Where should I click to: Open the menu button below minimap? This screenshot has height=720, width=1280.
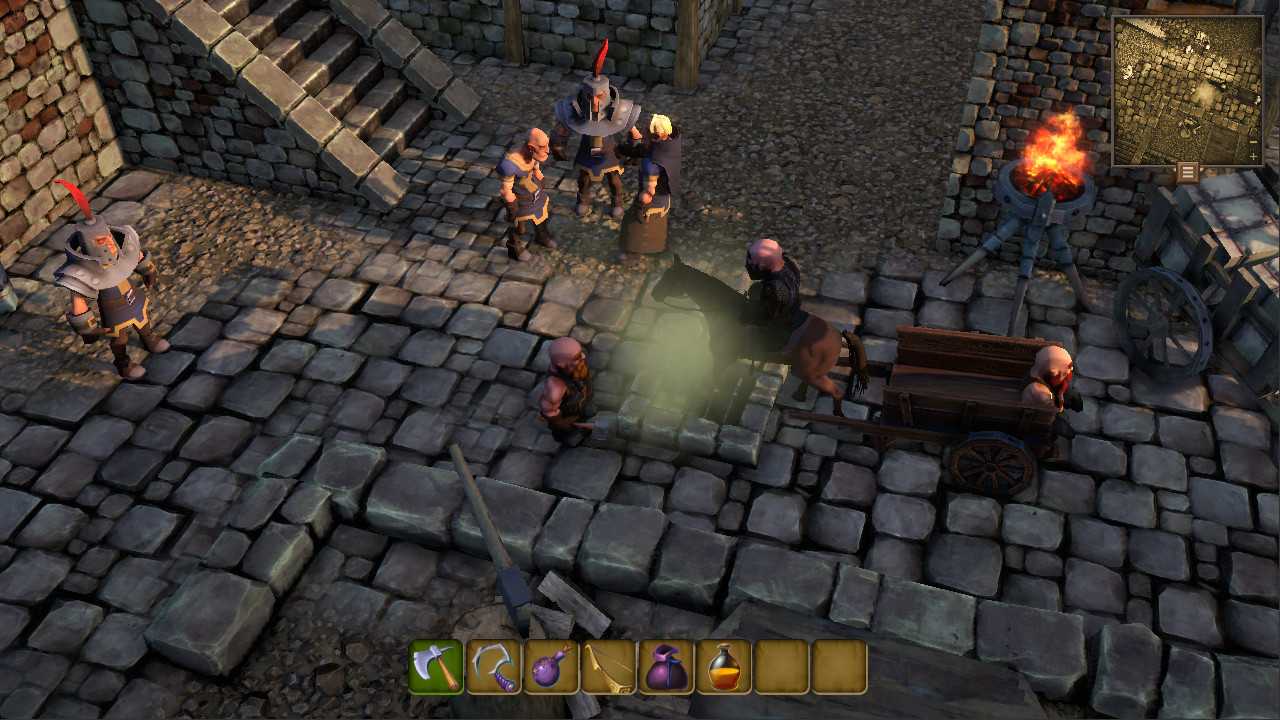coord(1187,172)
